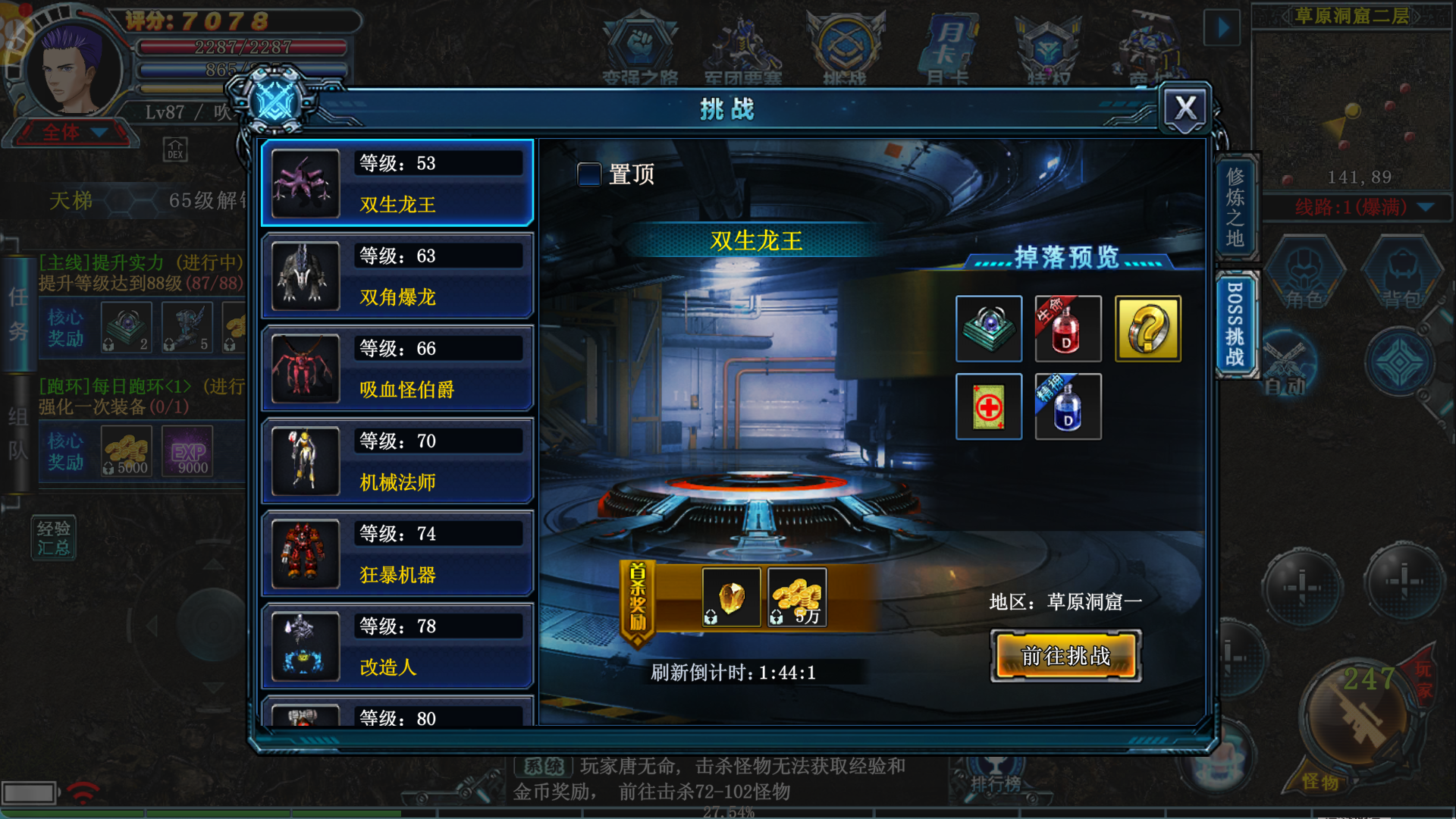Viewport: 1456px width, 819px height.
Task: Switch to the 修炼之地 side tab
Action: (1235, 207)
